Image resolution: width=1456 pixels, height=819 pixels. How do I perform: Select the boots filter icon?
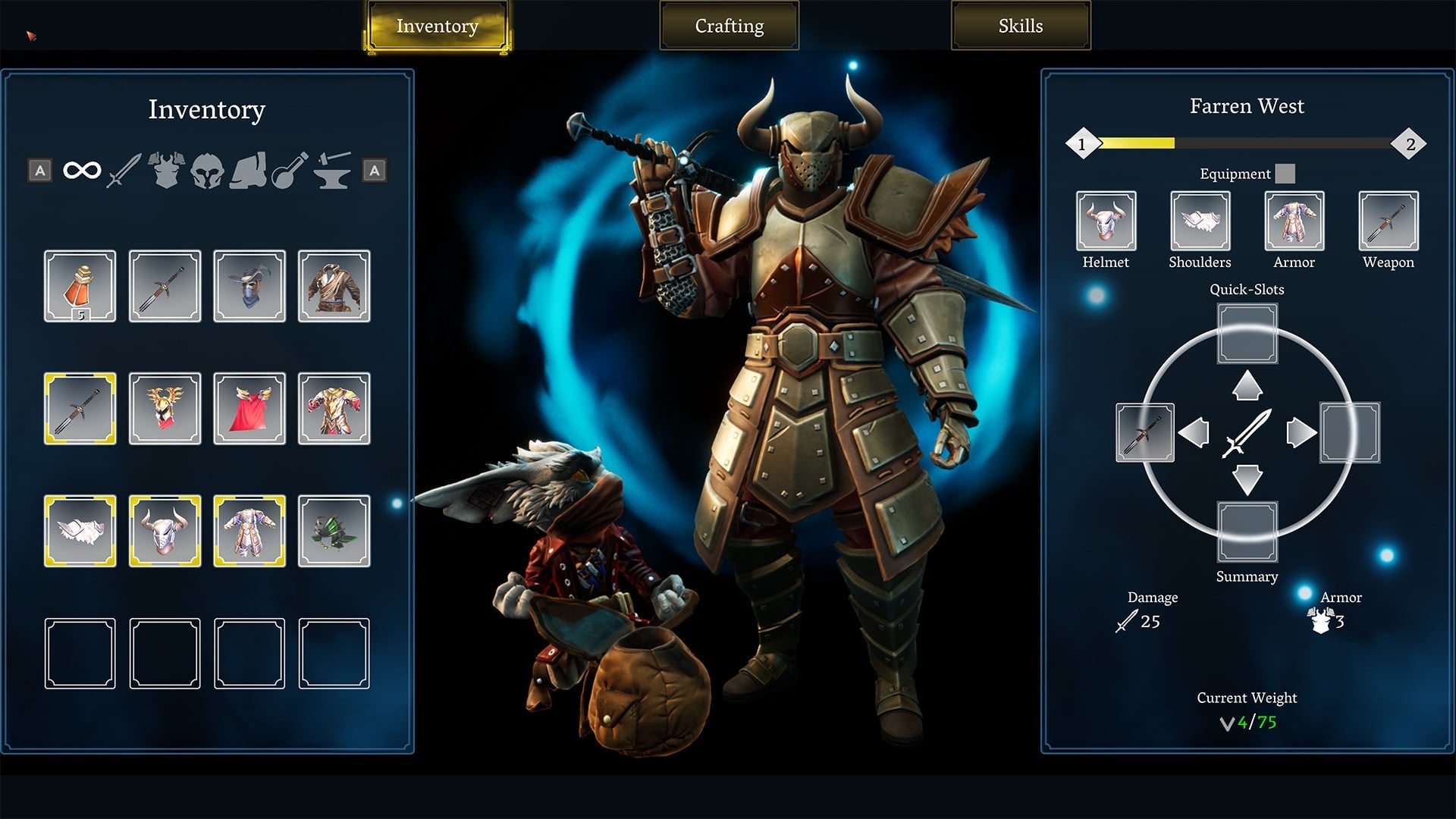[x=249, y=171]
